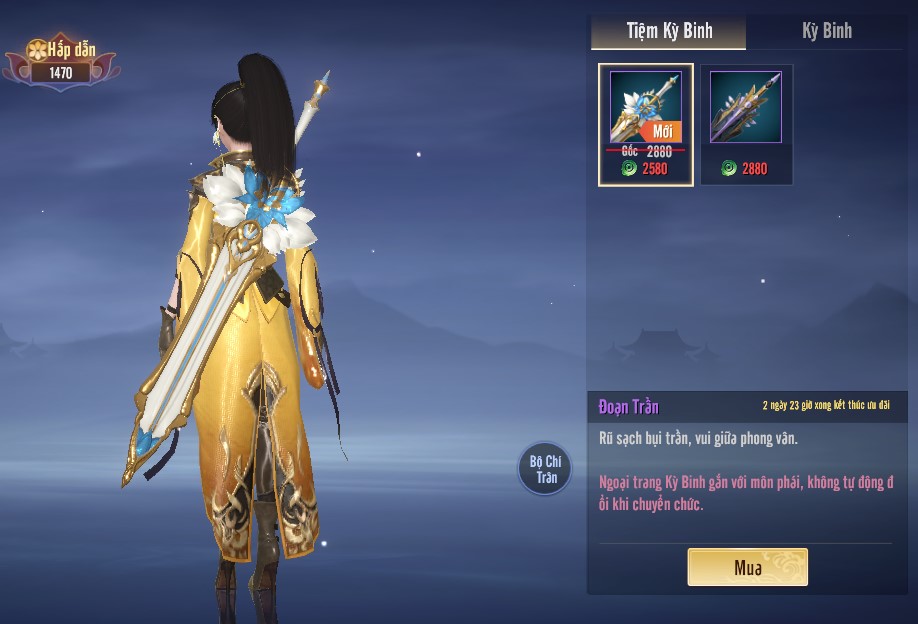Open the Kỳ Binh tab
Image resolution: width=918 pixels, height=624 pixels.
point(826,30)
